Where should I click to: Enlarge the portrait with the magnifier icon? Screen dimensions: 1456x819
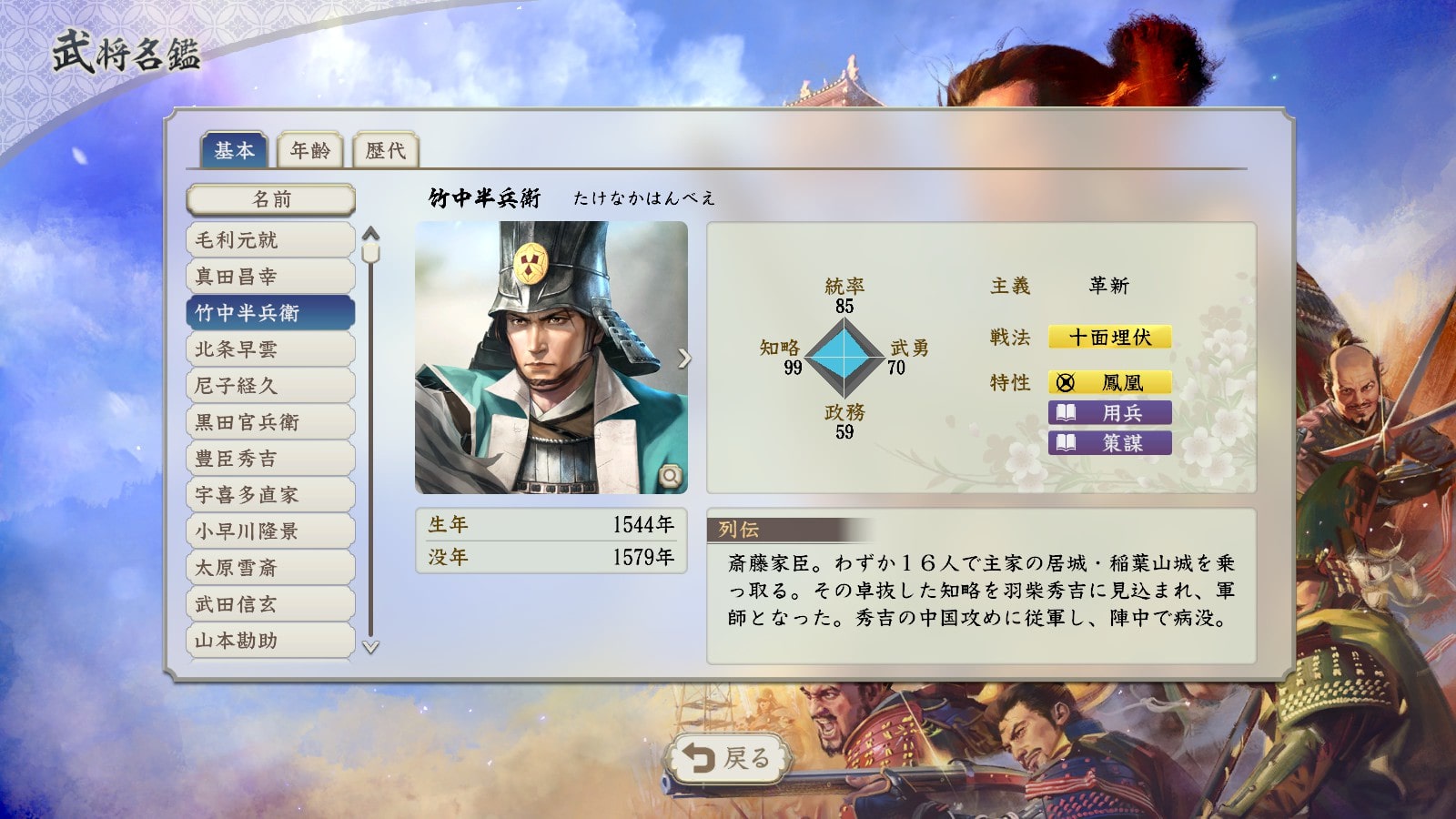671,475
